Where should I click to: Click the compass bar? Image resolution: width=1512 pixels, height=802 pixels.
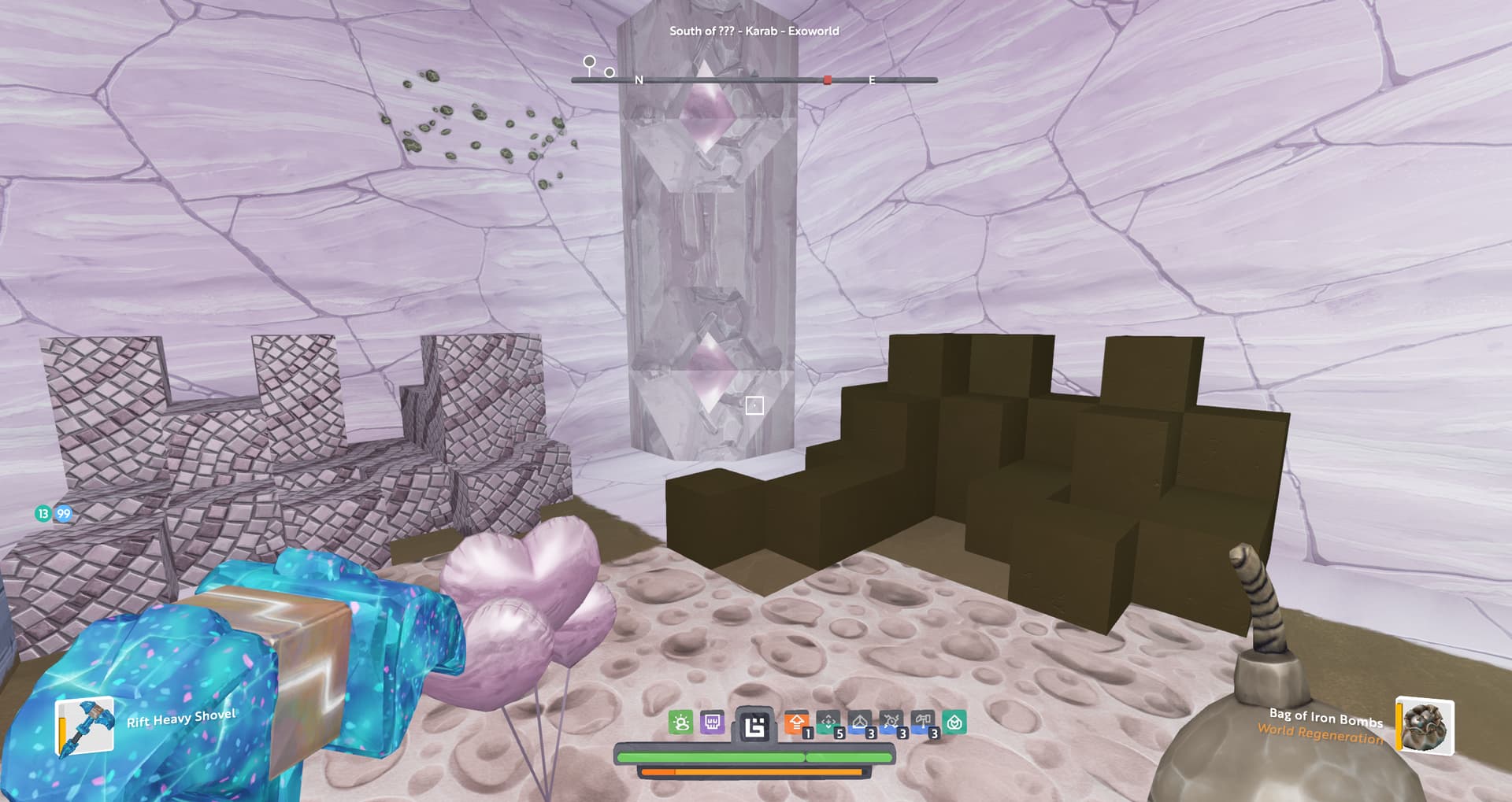tap(754, 80)
